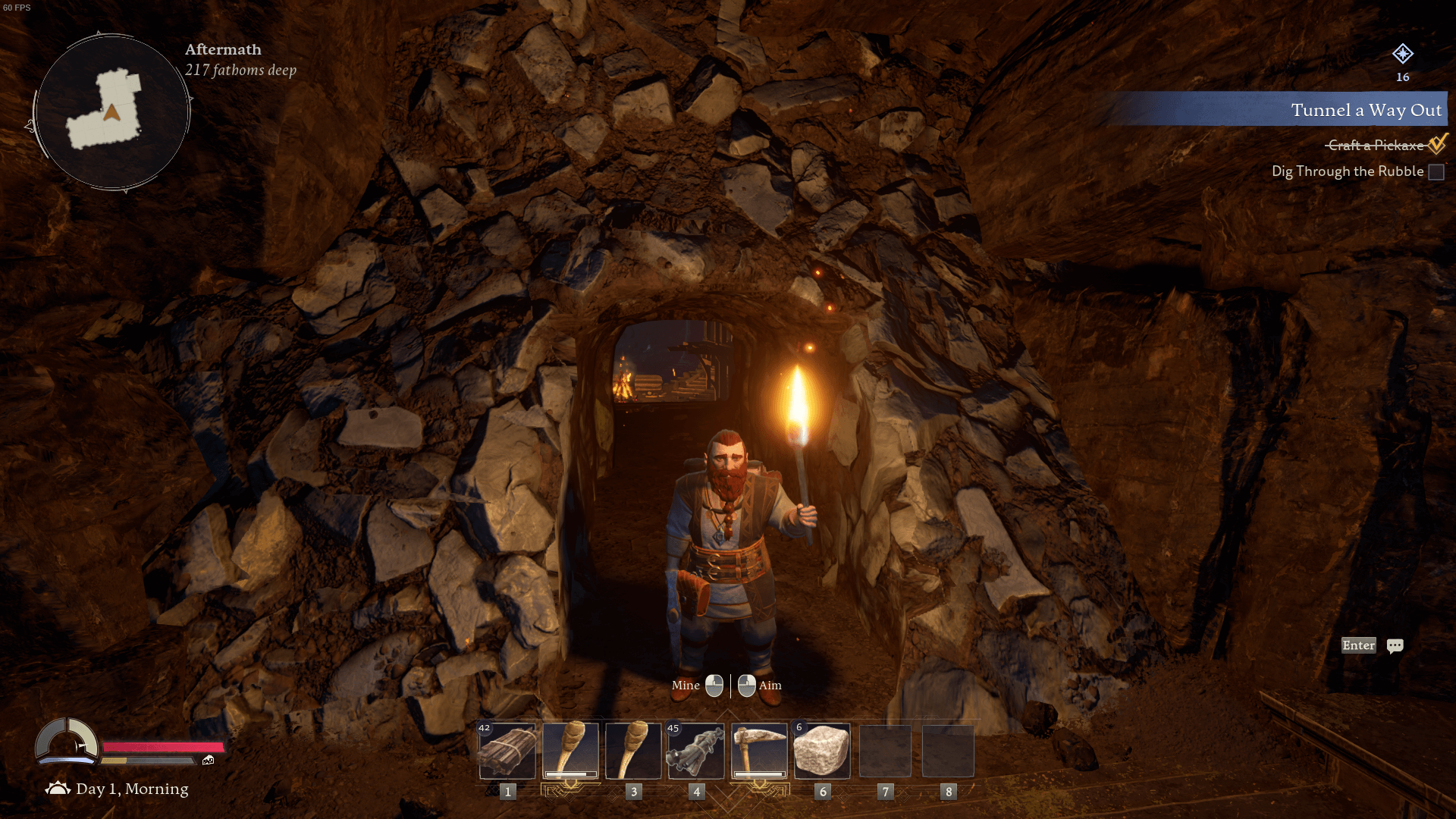The width and height of the screenshot is (1456, 819).
Task: Equip the pickaxe from the hotbar
Action: click(759, 751)
